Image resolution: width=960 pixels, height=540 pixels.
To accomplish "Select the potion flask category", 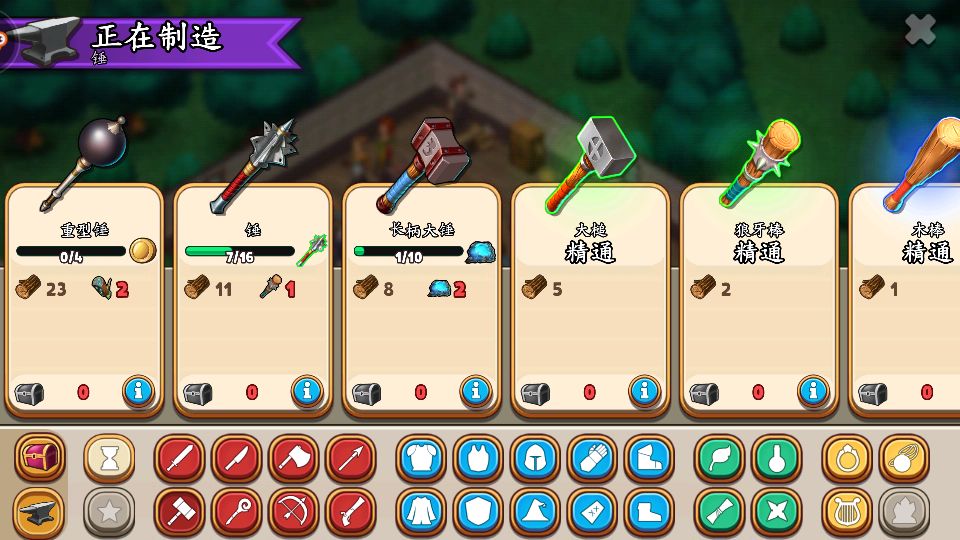I will (777, 458).
